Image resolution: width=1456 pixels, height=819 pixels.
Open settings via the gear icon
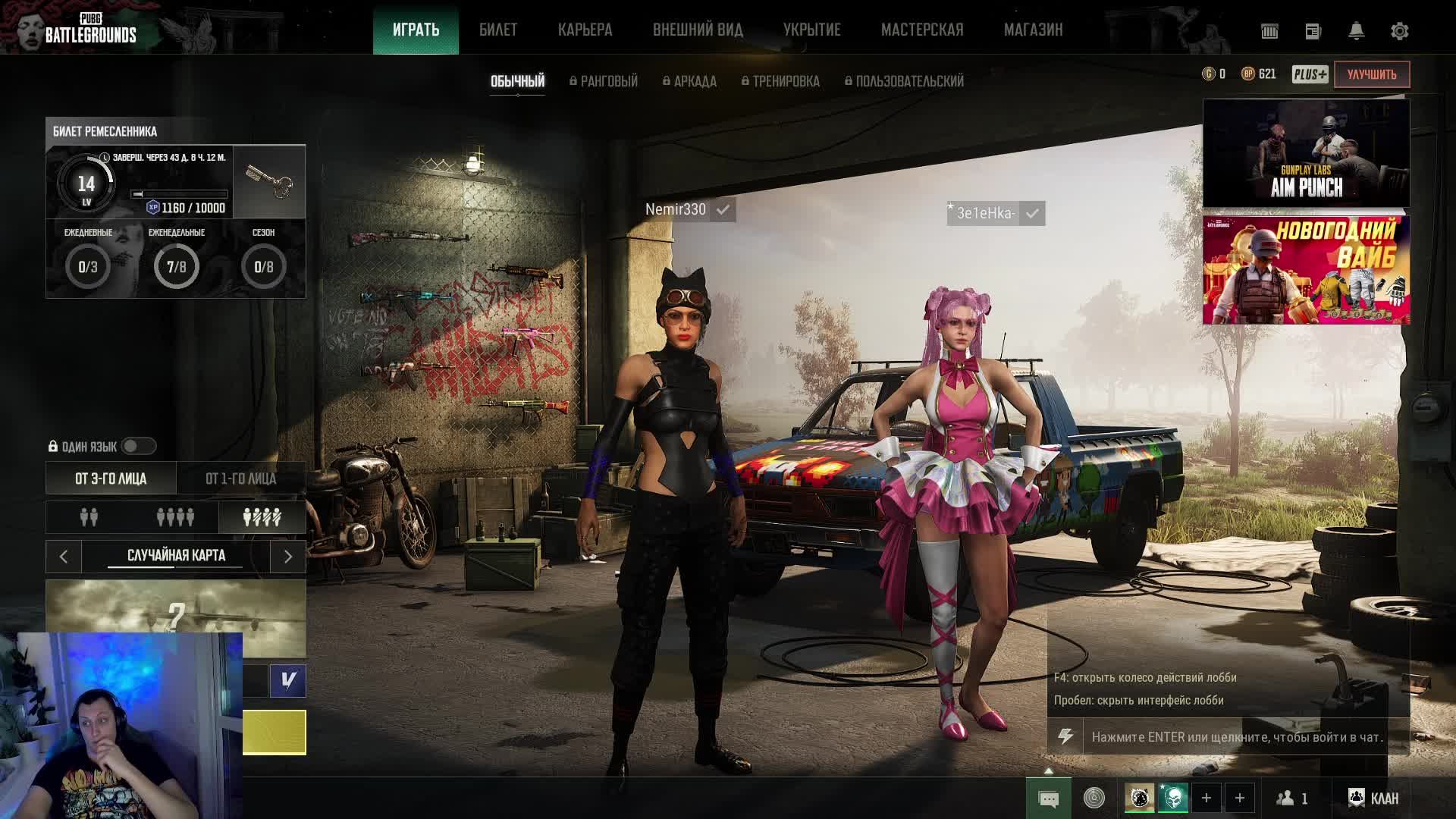click(1399, 31)
